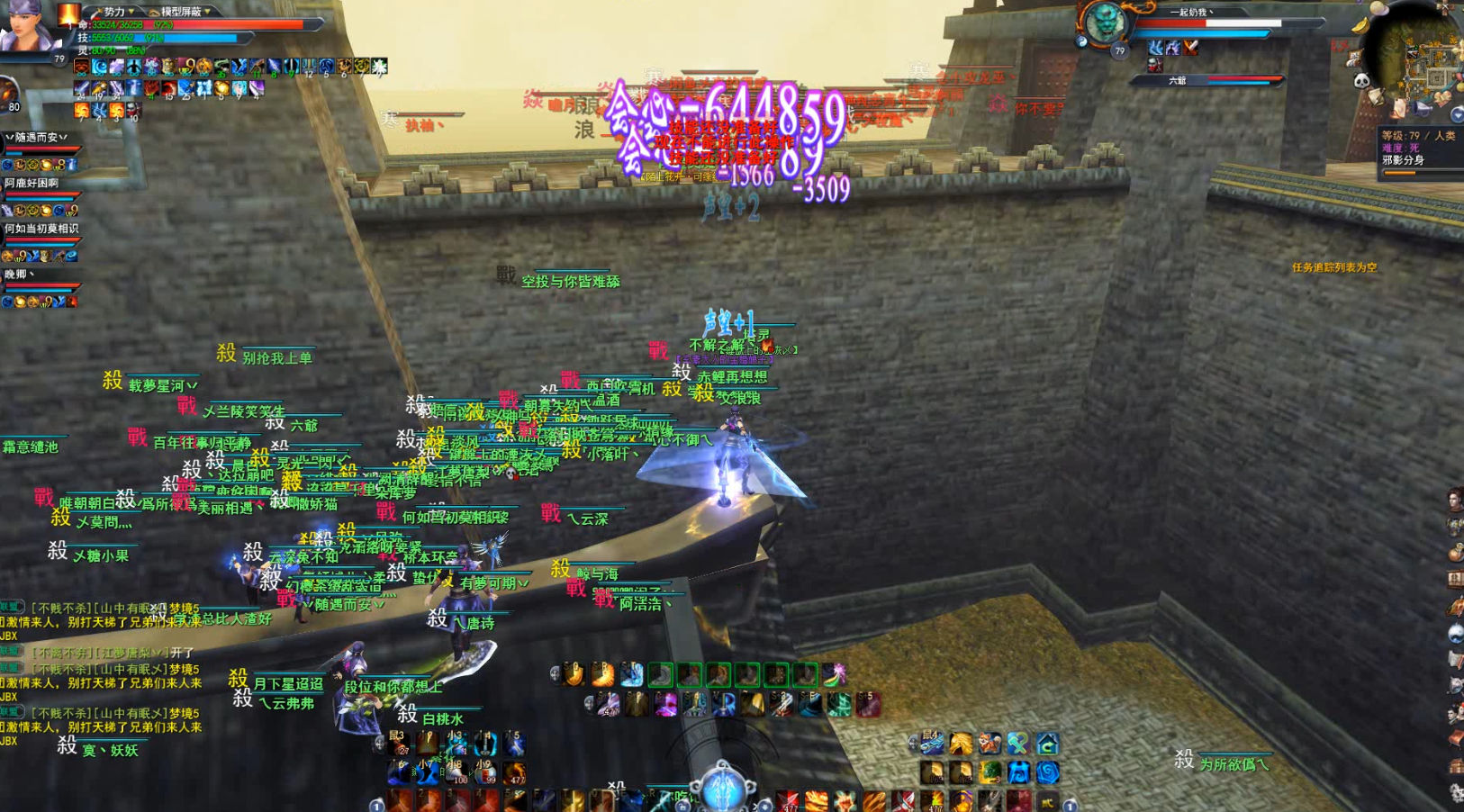Activate the orange fox pet skill
The height and width of the screenshot is (812, 1464).
990,744
